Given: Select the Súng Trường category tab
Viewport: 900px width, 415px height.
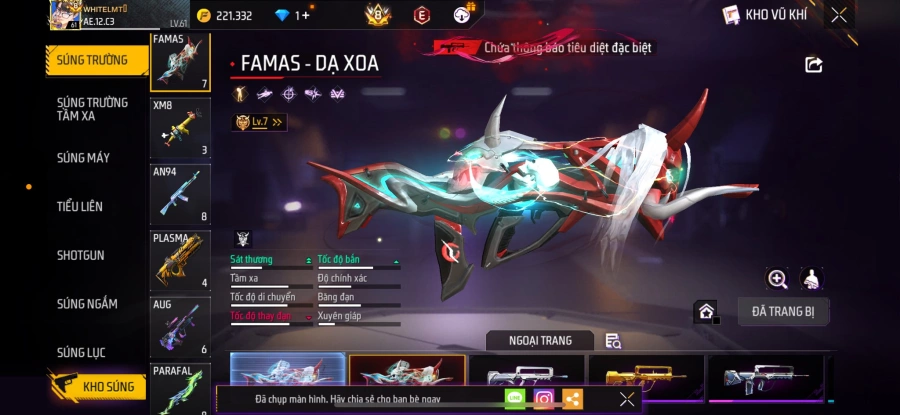Looking at the screenshot, I should [92, 60].
